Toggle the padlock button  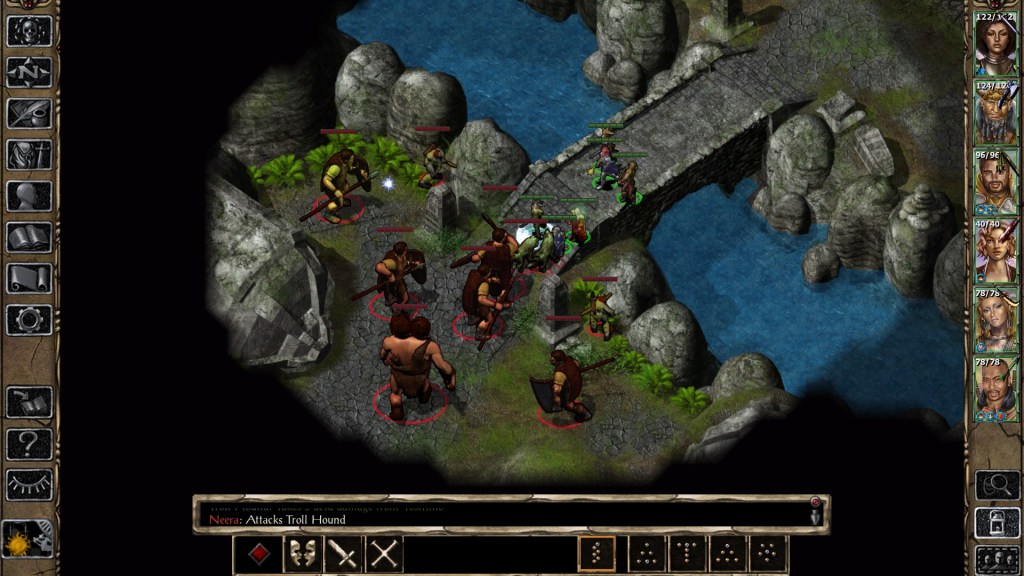click(x=996, y=521)
